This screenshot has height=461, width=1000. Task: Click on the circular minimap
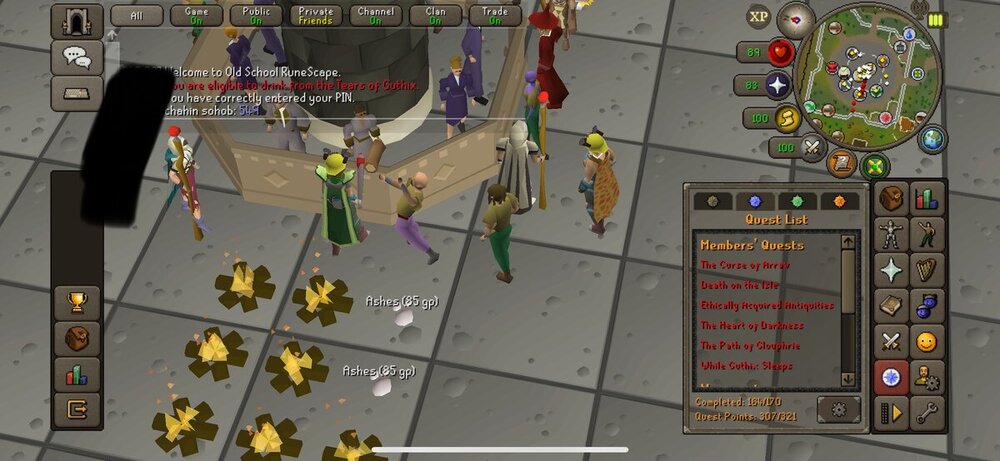coord(868,70)
